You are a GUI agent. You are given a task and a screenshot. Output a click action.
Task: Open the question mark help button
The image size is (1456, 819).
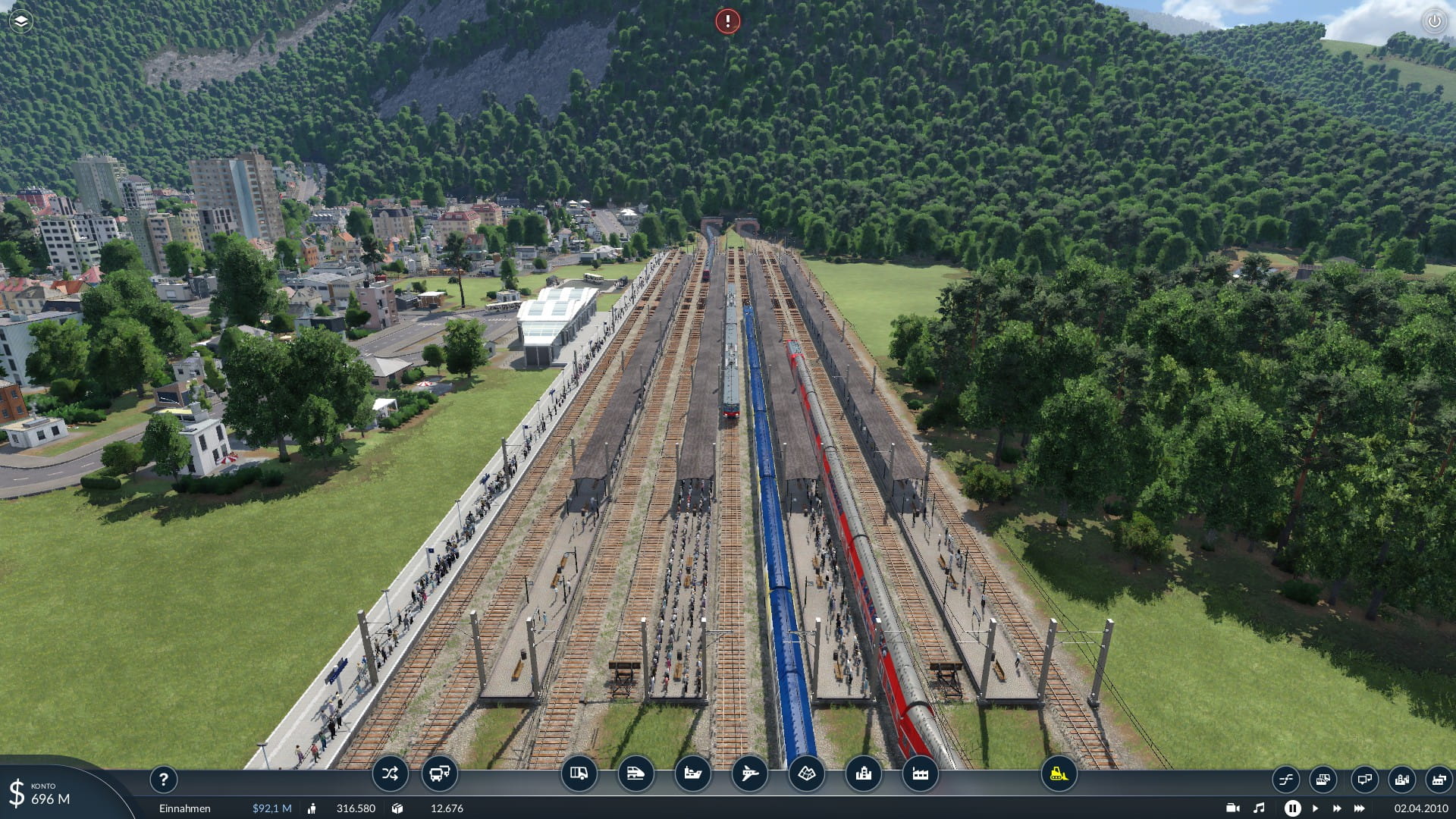163,780
